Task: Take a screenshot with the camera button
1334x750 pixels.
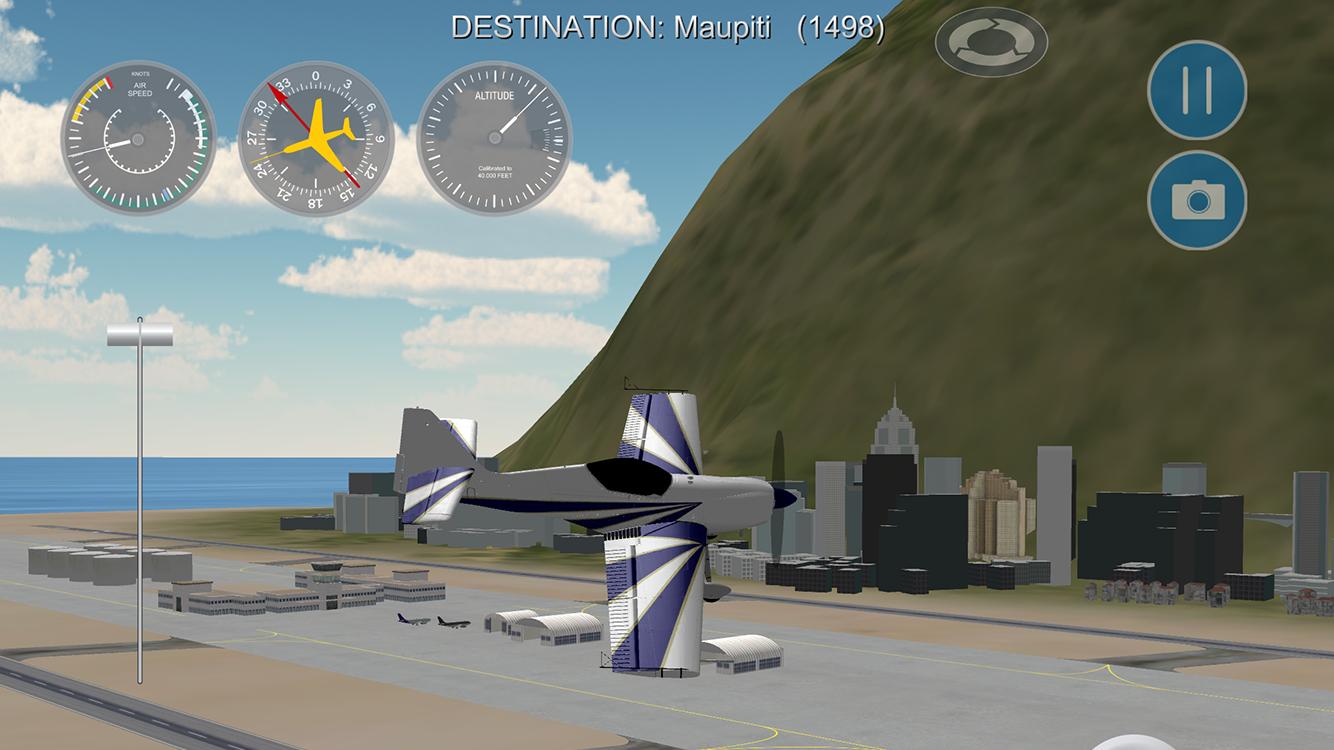Action: pyautogui.click(x=1196, y=200)
